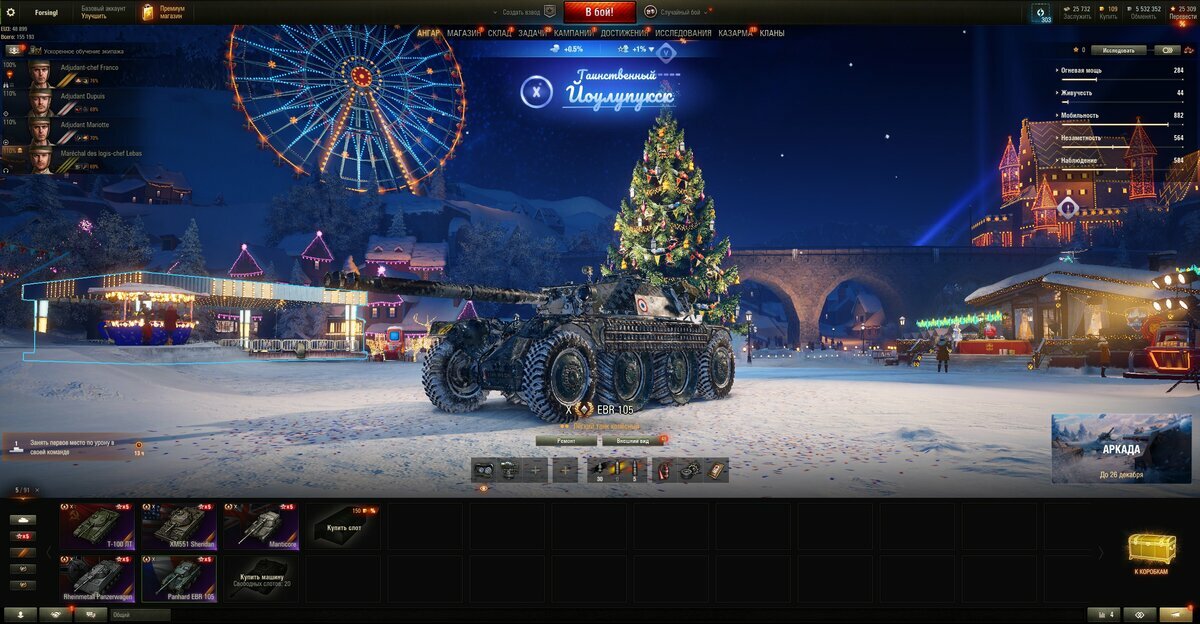Select the T-100 ЛТ tank in carousel

click(x=96, y=526)
